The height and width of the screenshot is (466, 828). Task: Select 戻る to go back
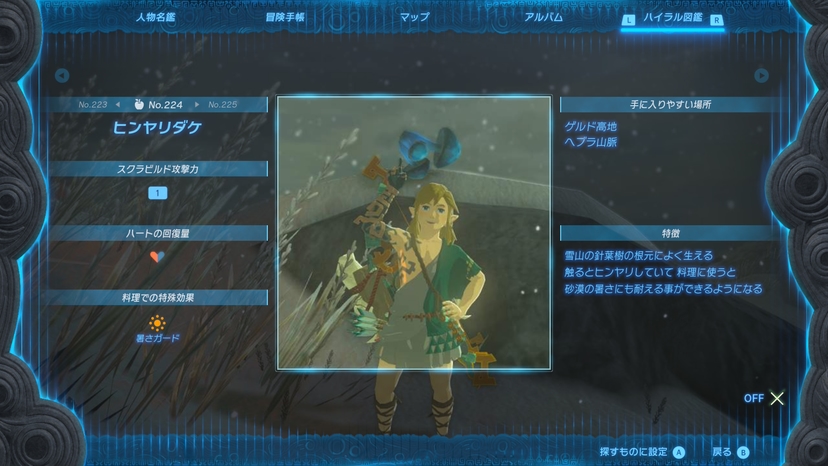click(729, 452)
